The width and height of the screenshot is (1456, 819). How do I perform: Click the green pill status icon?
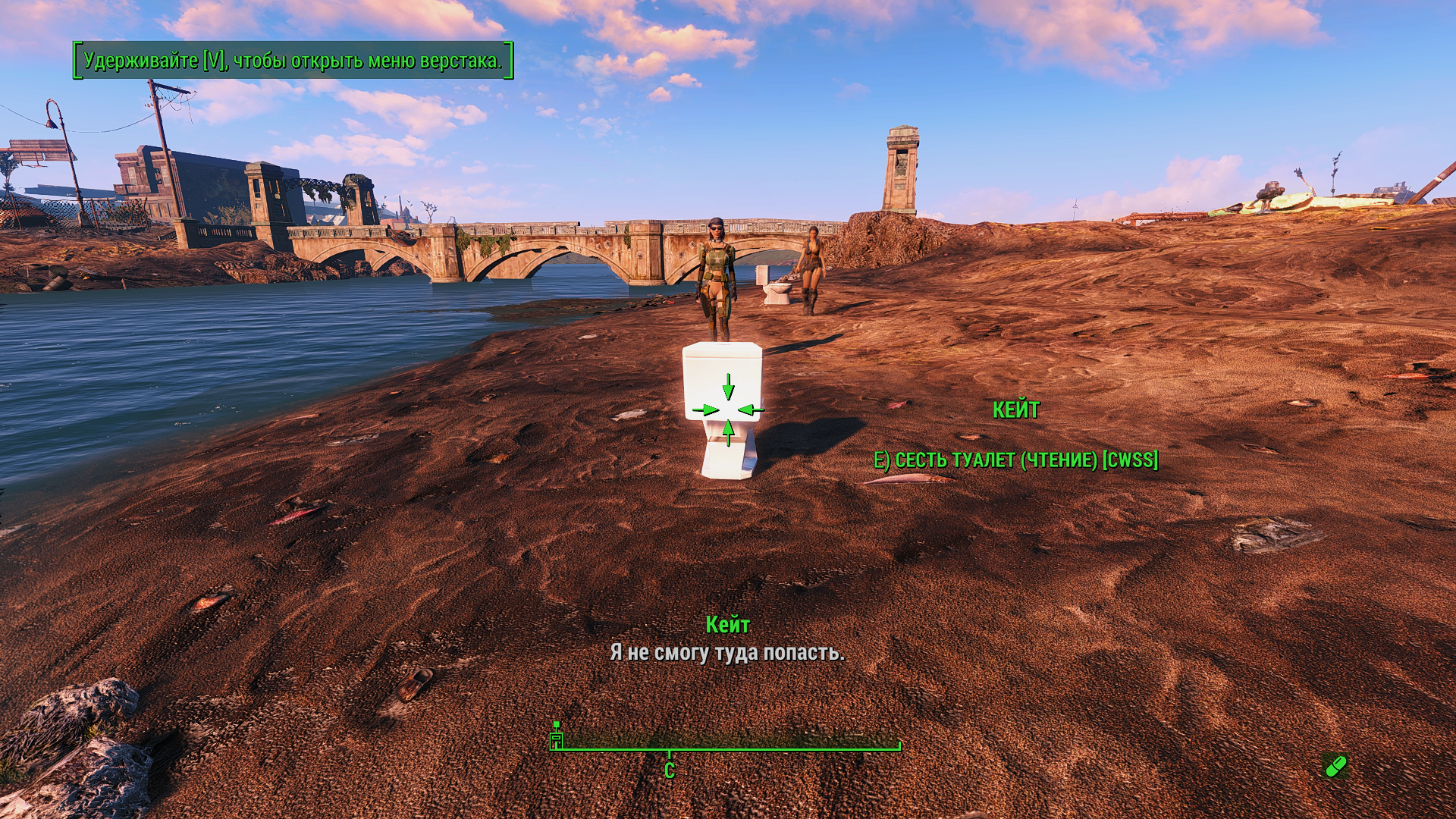click(x=1335, y=766)
